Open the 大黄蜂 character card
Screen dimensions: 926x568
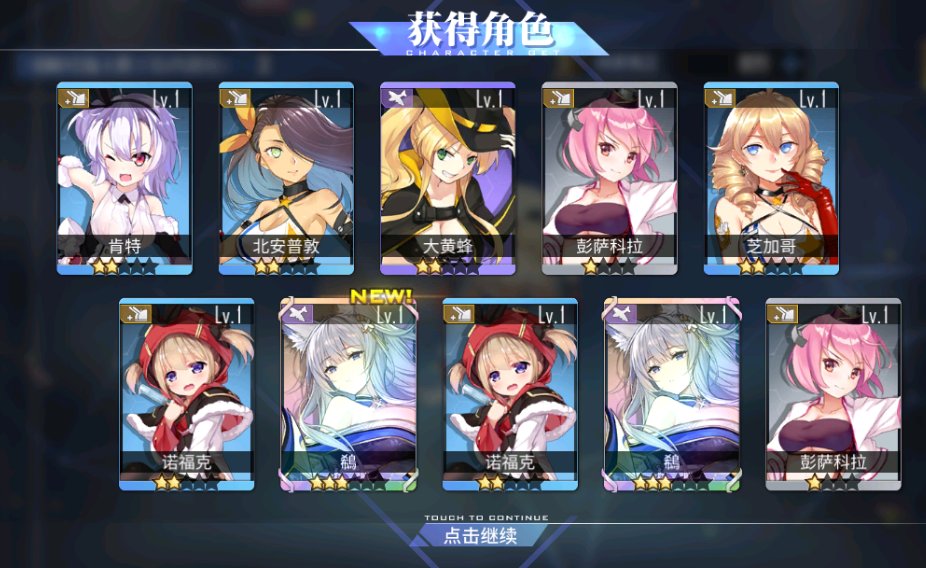448,178
